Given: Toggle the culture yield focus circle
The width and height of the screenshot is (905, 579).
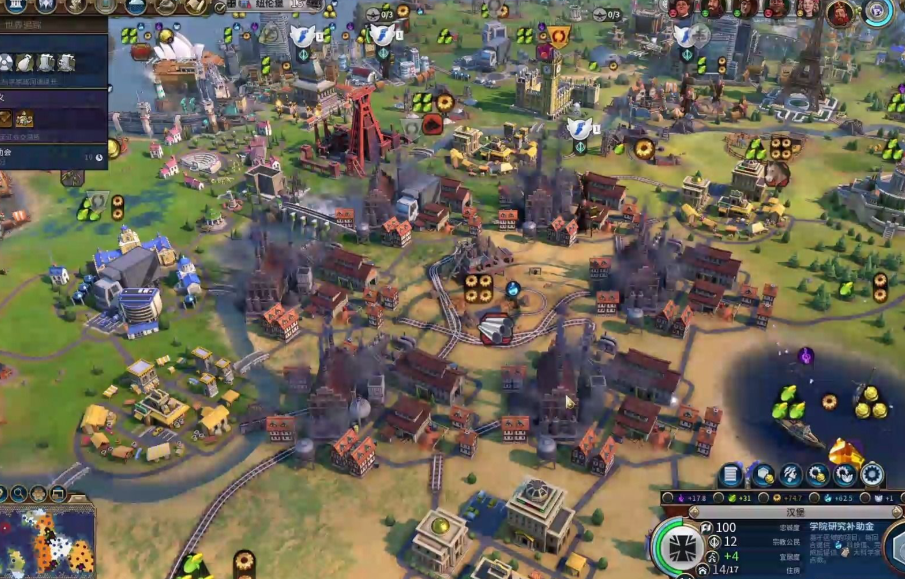Looking at the screenshot, I should coord(670,497).
